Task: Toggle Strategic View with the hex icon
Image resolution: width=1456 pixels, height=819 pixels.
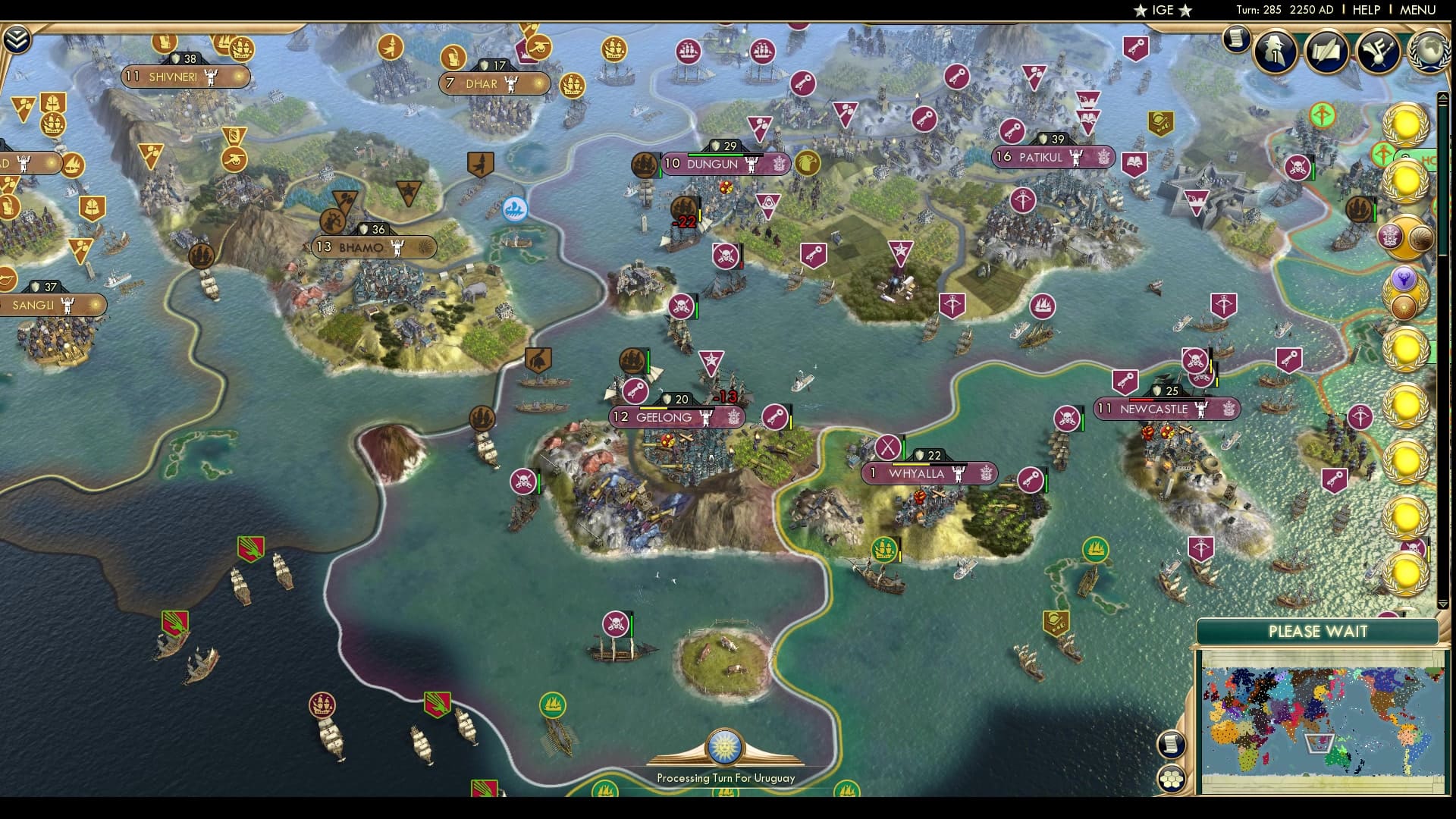Action: point(1171,779)
